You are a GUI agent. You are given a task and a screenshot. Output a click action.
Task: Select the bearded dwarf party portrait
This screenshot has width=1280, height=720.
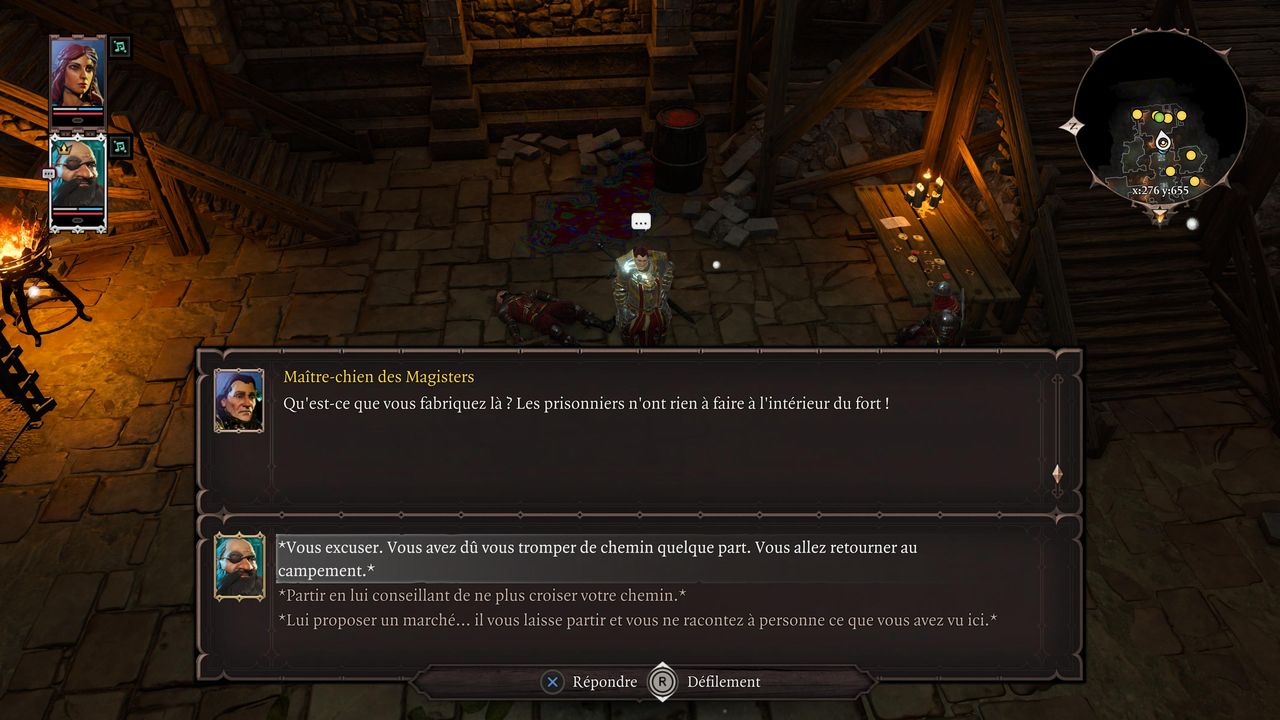pos(78,182)
